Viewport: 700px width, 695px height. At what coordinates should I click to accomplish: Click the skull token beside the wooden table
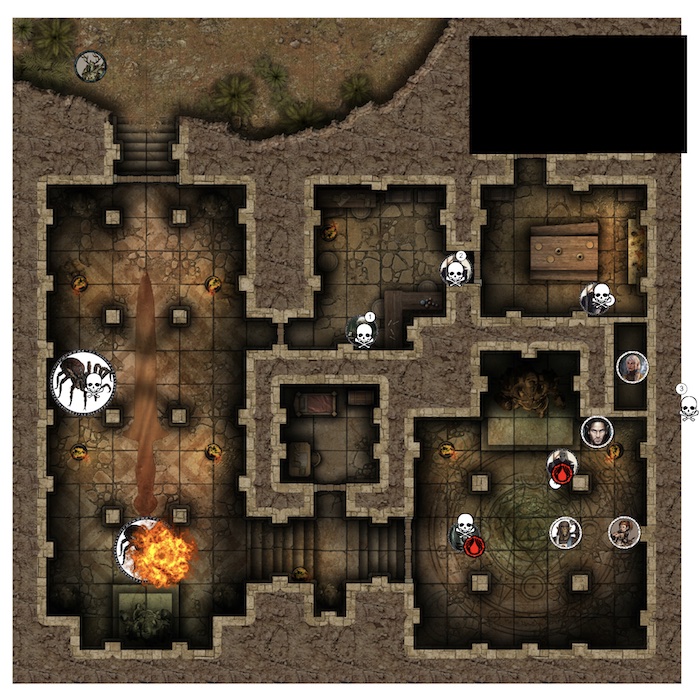tap(597, 298)
